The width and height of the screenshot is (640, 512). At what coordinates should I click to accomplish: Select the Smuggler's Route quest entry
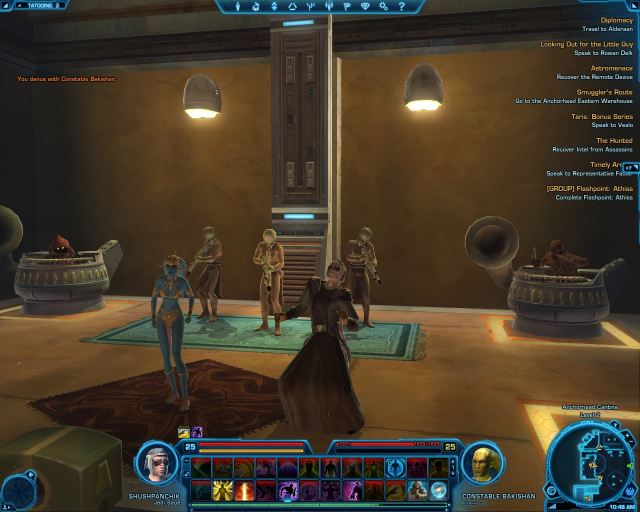click(602, 92)
